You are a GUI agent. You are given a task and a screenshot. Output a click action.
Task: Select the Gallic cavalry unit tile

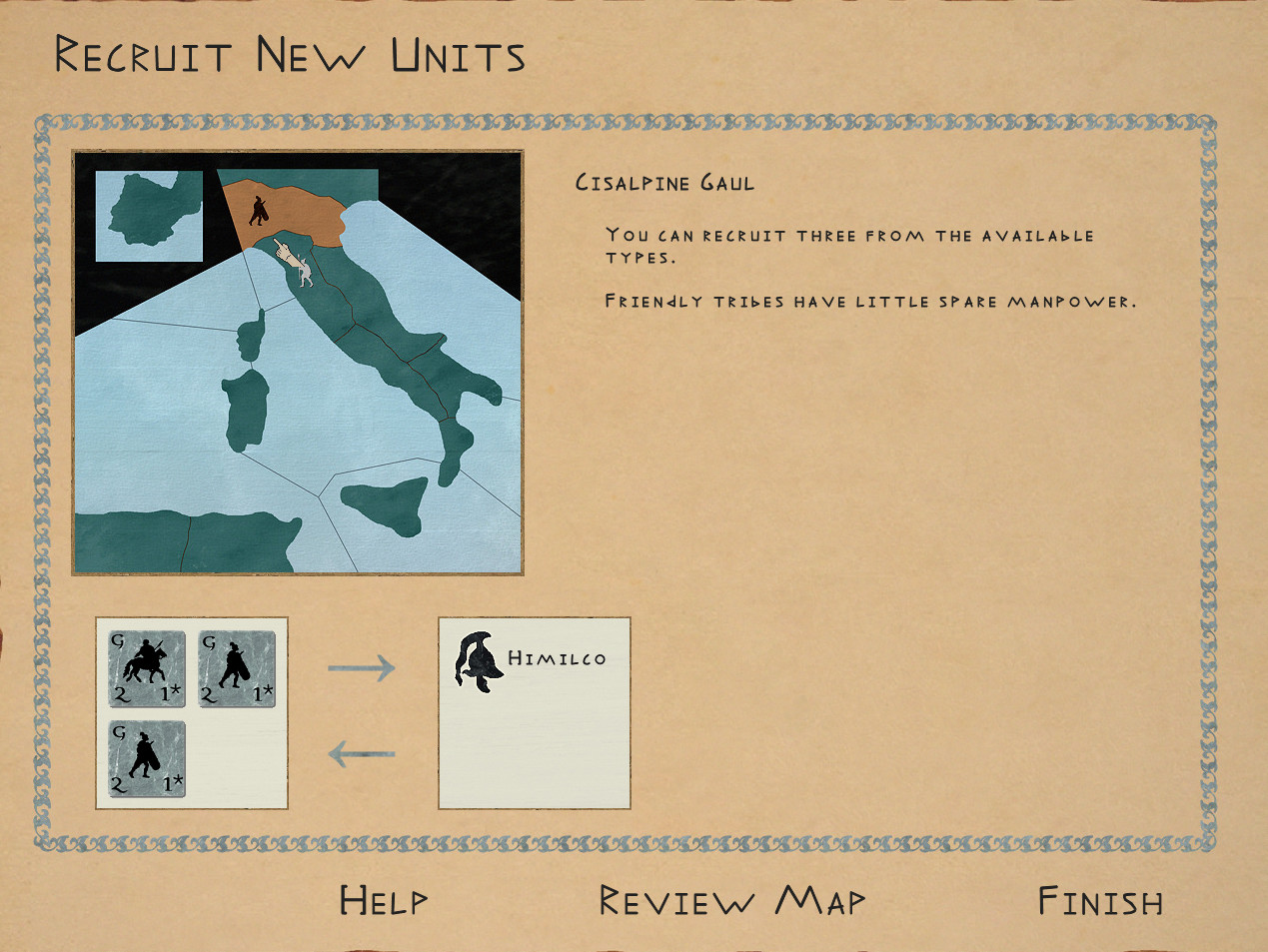coord(147,668)
